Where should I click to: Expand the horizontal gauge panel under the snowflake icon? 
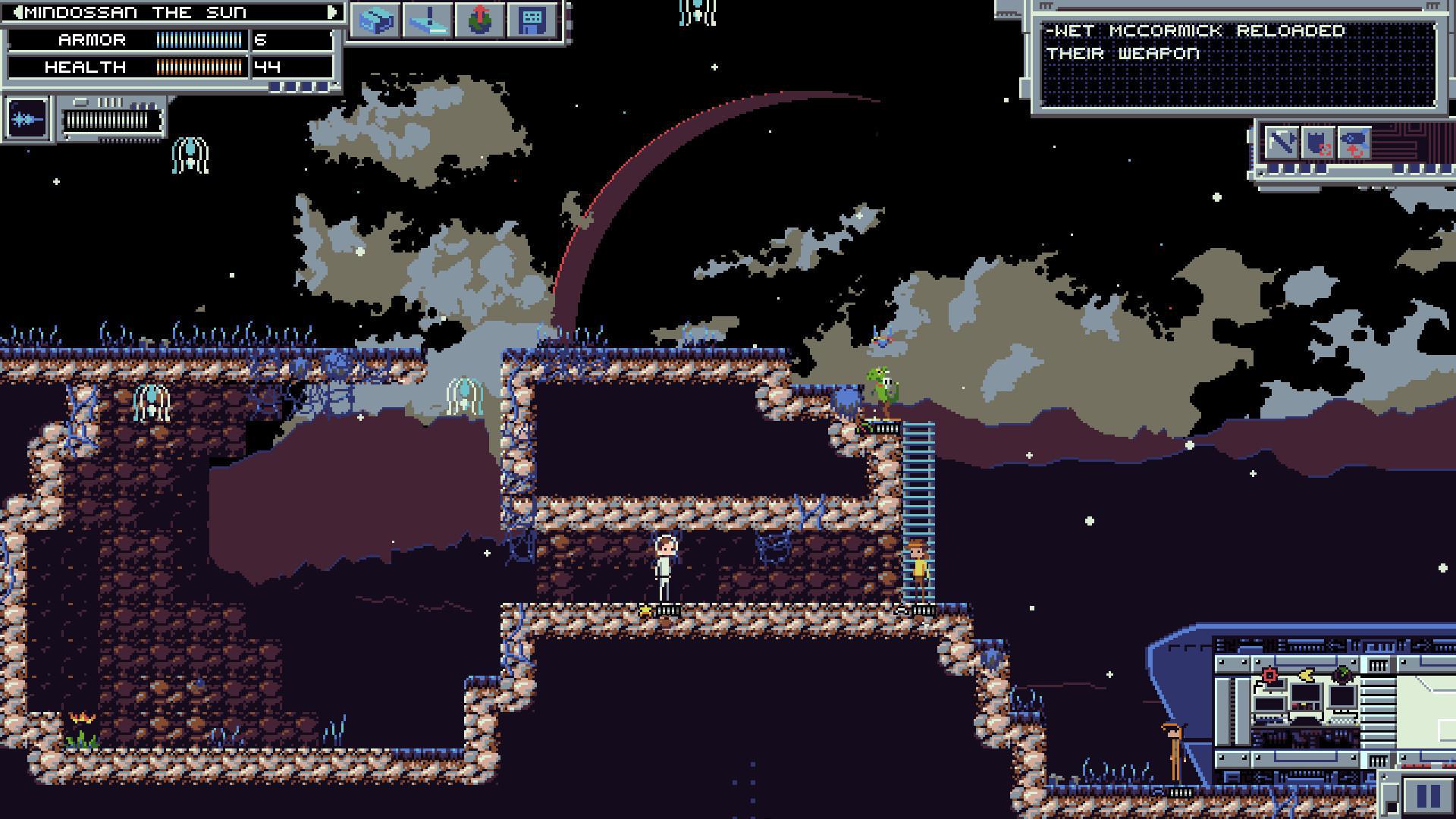pyautogui.click(x=112, y=121)
